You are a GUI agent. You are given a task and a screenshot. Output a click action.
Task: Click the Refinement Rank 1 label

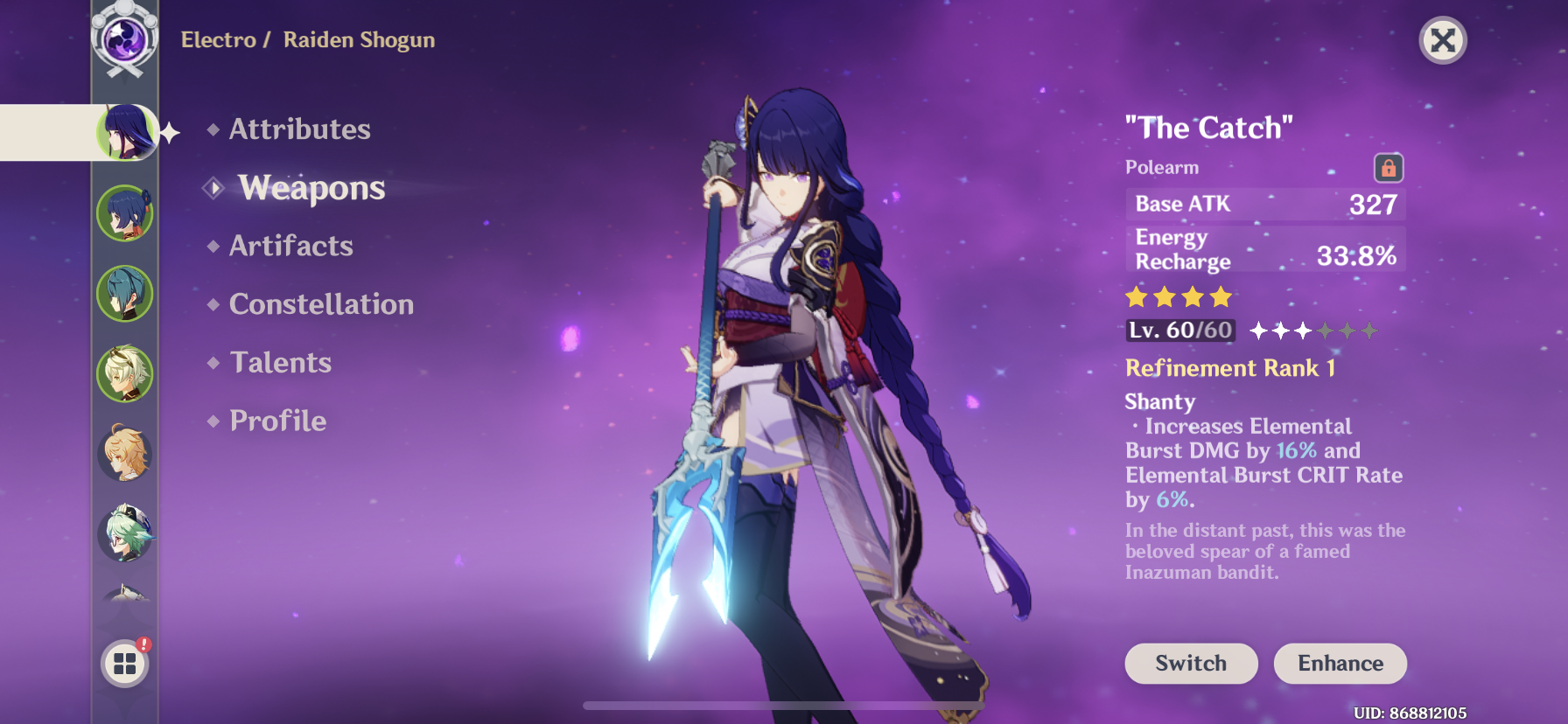[1229, 367]
